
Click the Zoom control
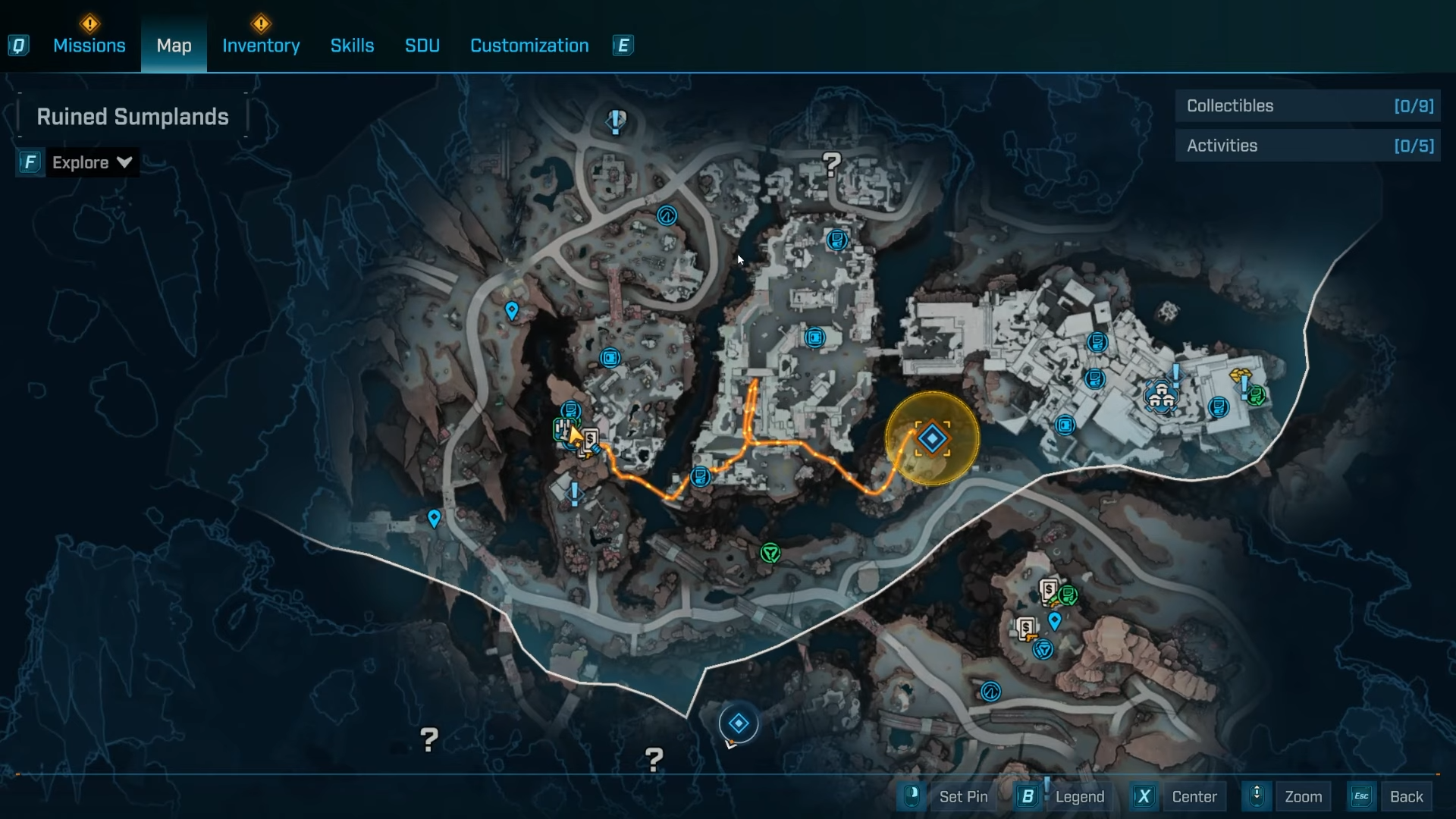(1289, 796)
